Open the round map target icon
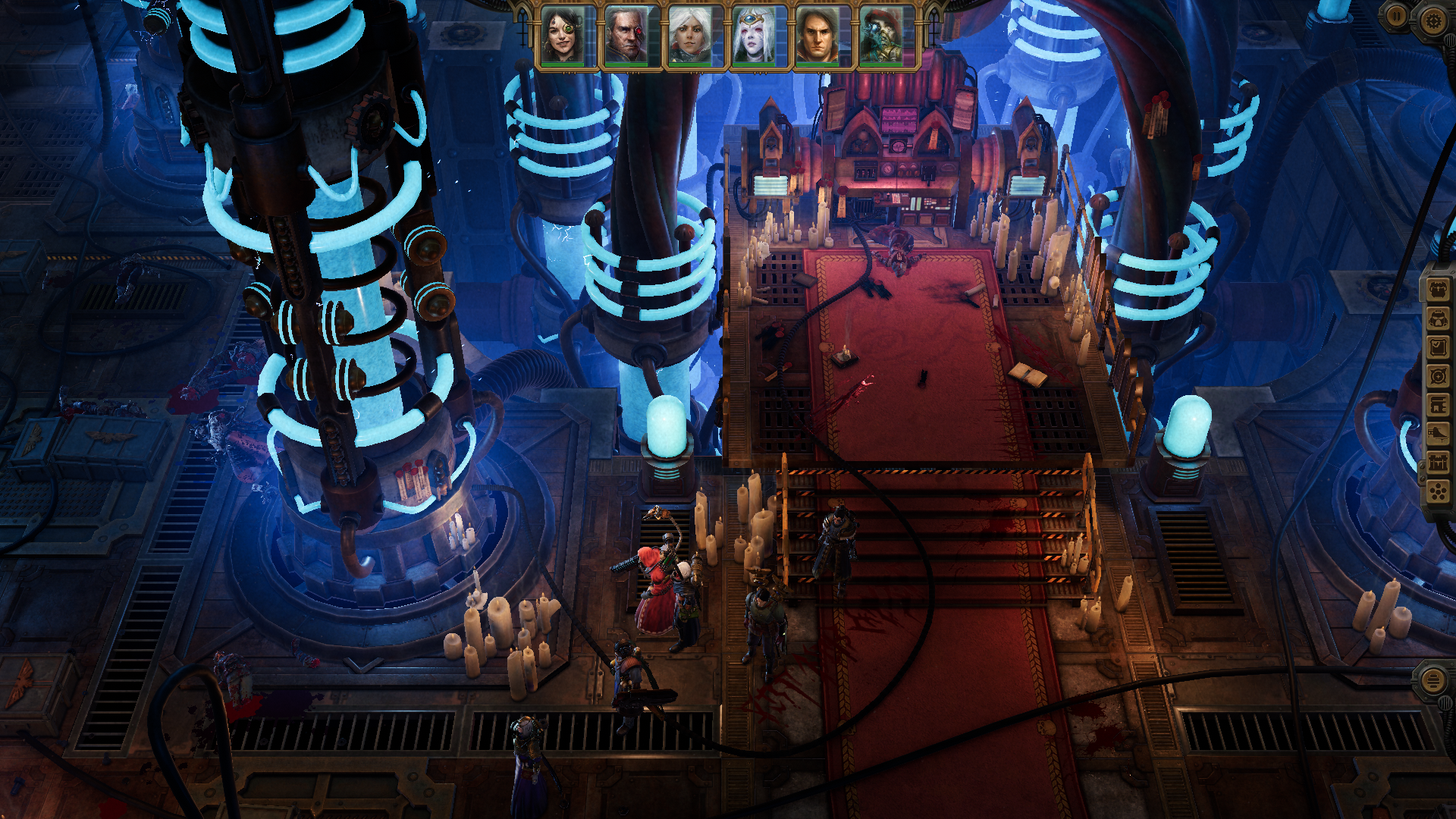 coord(1438,376)
